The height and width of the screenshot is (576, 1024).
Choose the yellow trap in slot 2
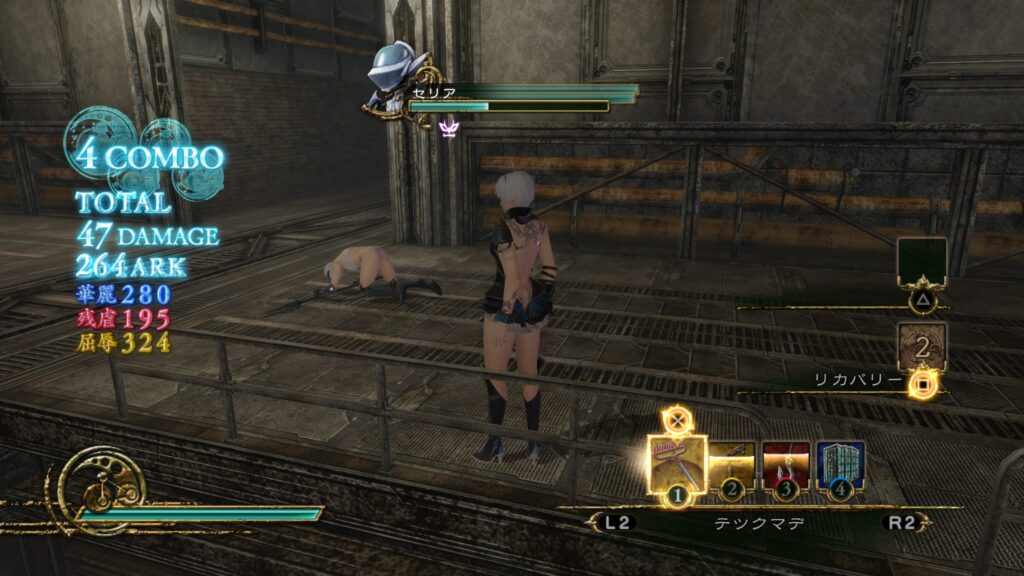(734, 463)
